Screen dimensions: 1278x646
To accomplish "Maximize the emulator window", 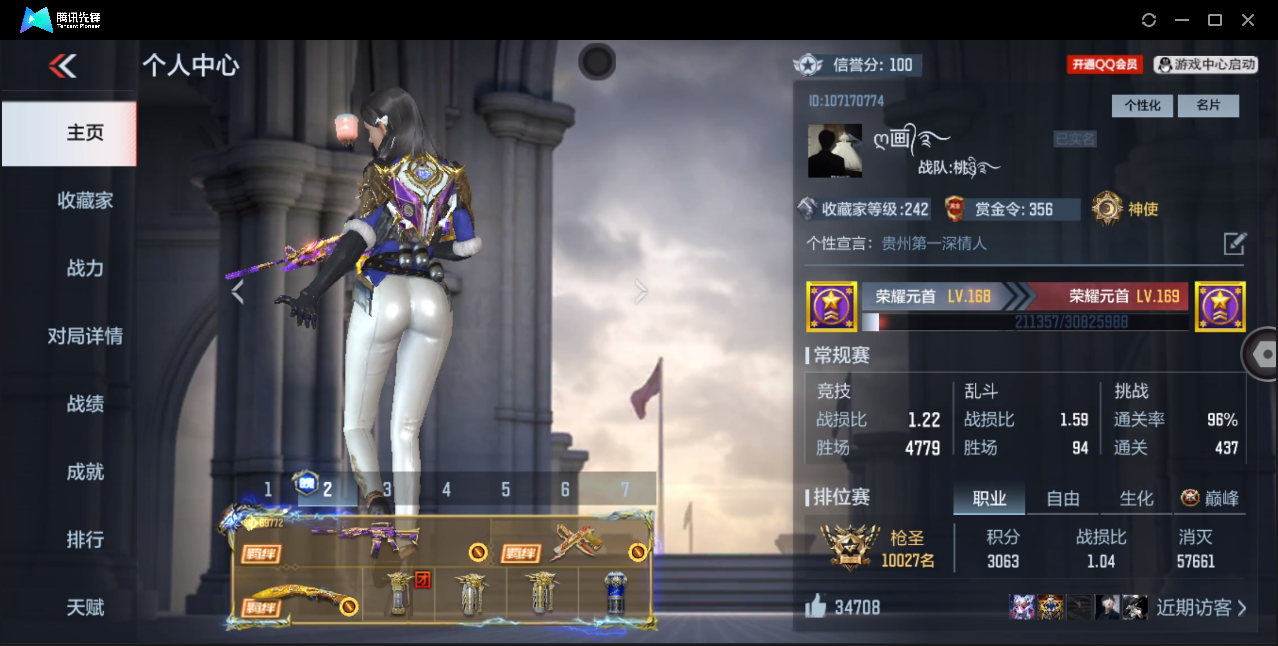I will (1215, 20).
